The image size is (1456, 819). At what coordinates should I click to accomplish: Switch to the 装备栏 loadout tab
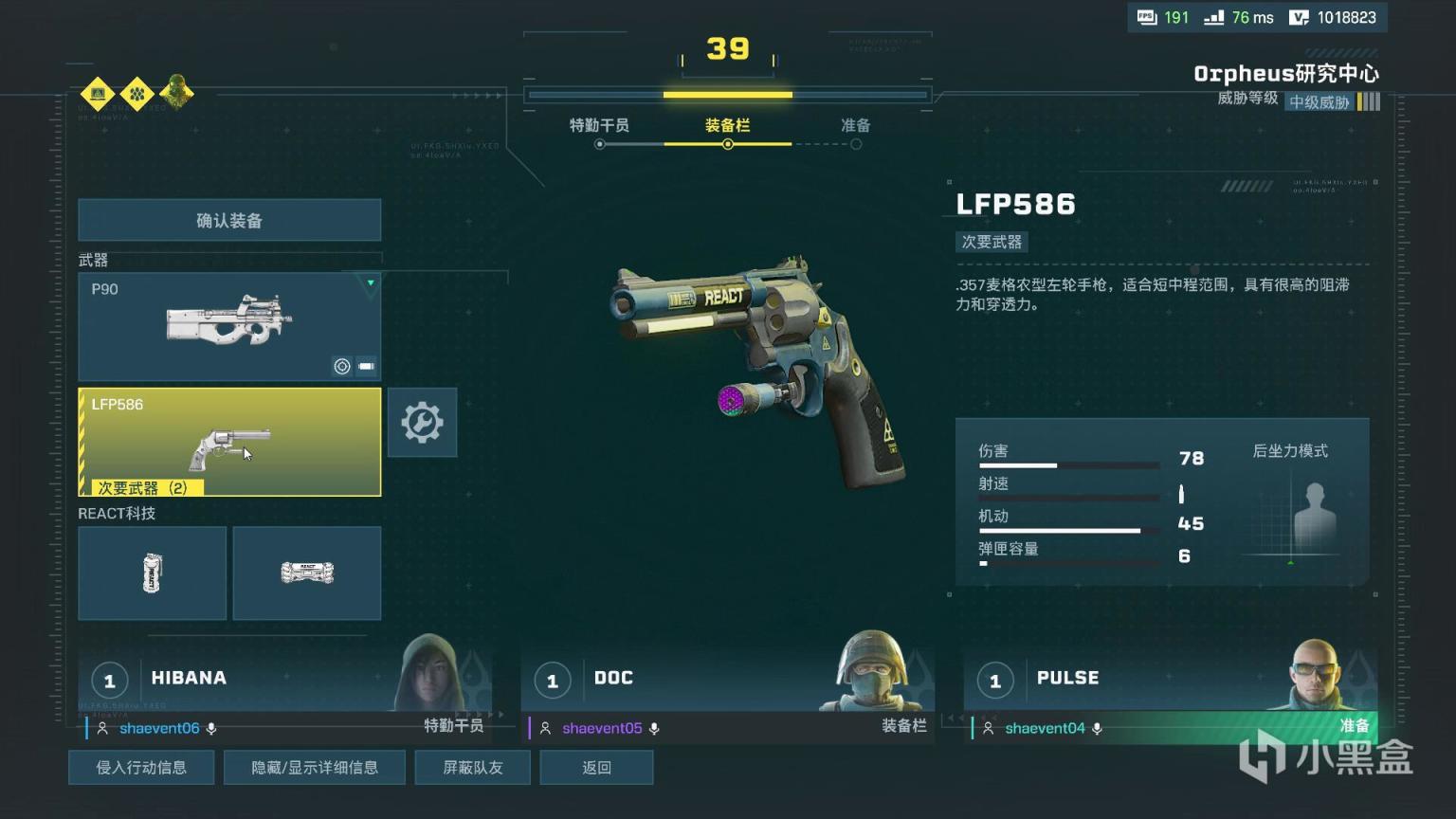pyautogui.click(x=727, y=126)
